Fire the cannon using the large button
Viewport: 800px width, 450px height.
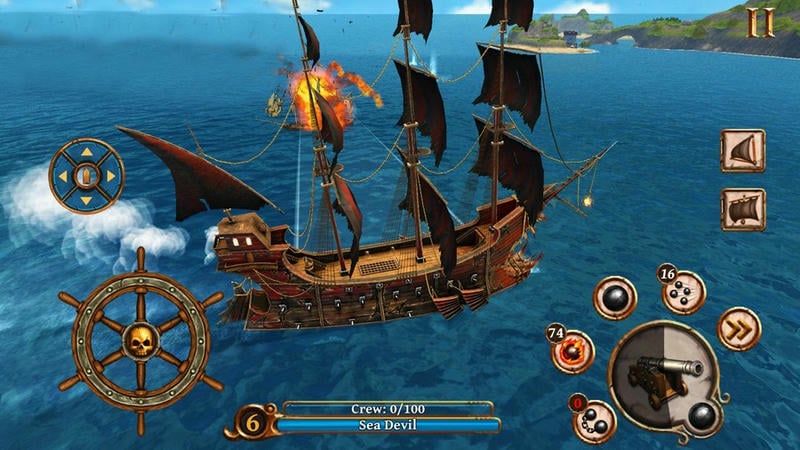coord(662,379)
